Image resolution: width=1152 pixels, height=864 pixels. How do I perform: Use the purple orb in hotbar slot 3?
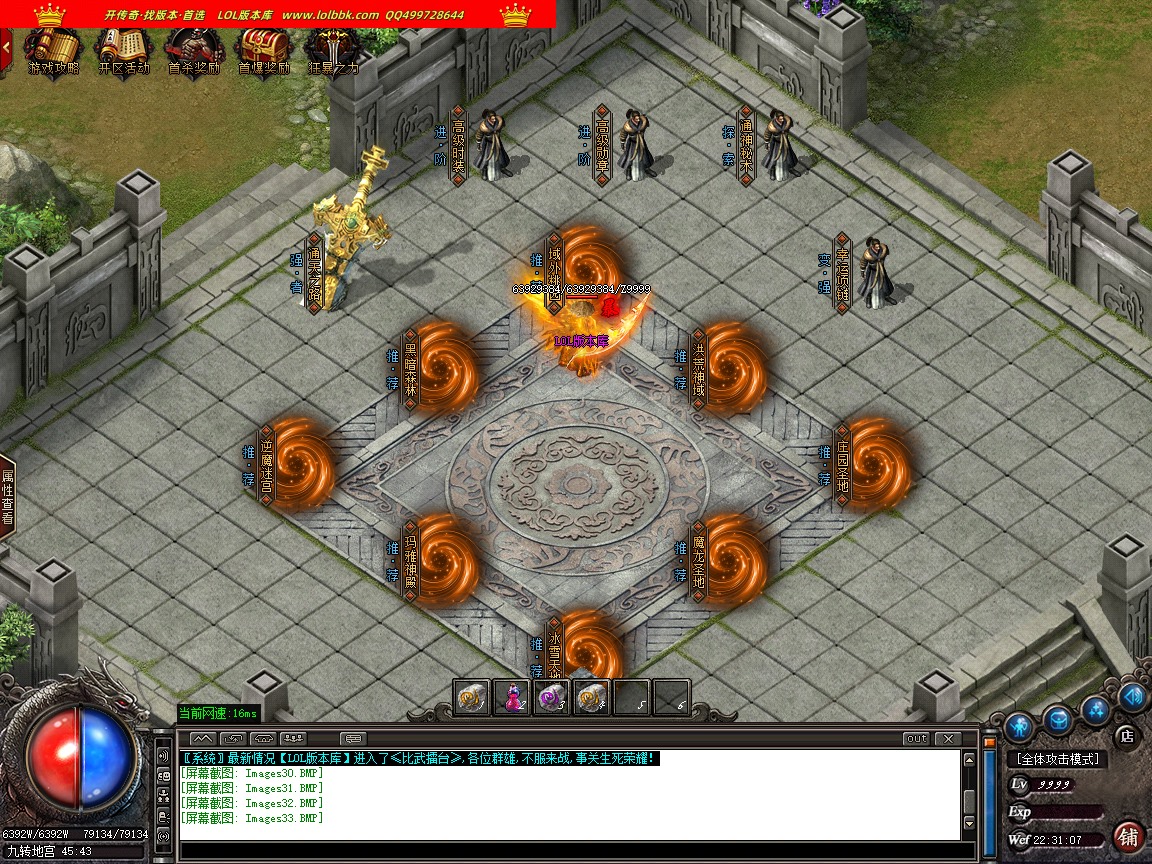552,697
